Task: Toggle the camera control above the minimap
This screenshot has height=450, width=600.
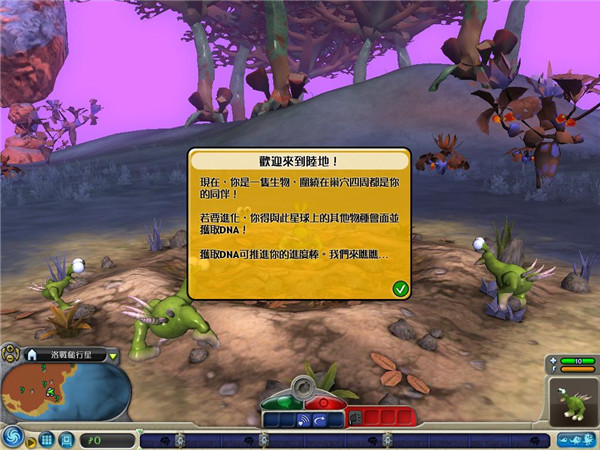Action: (9, 353)
